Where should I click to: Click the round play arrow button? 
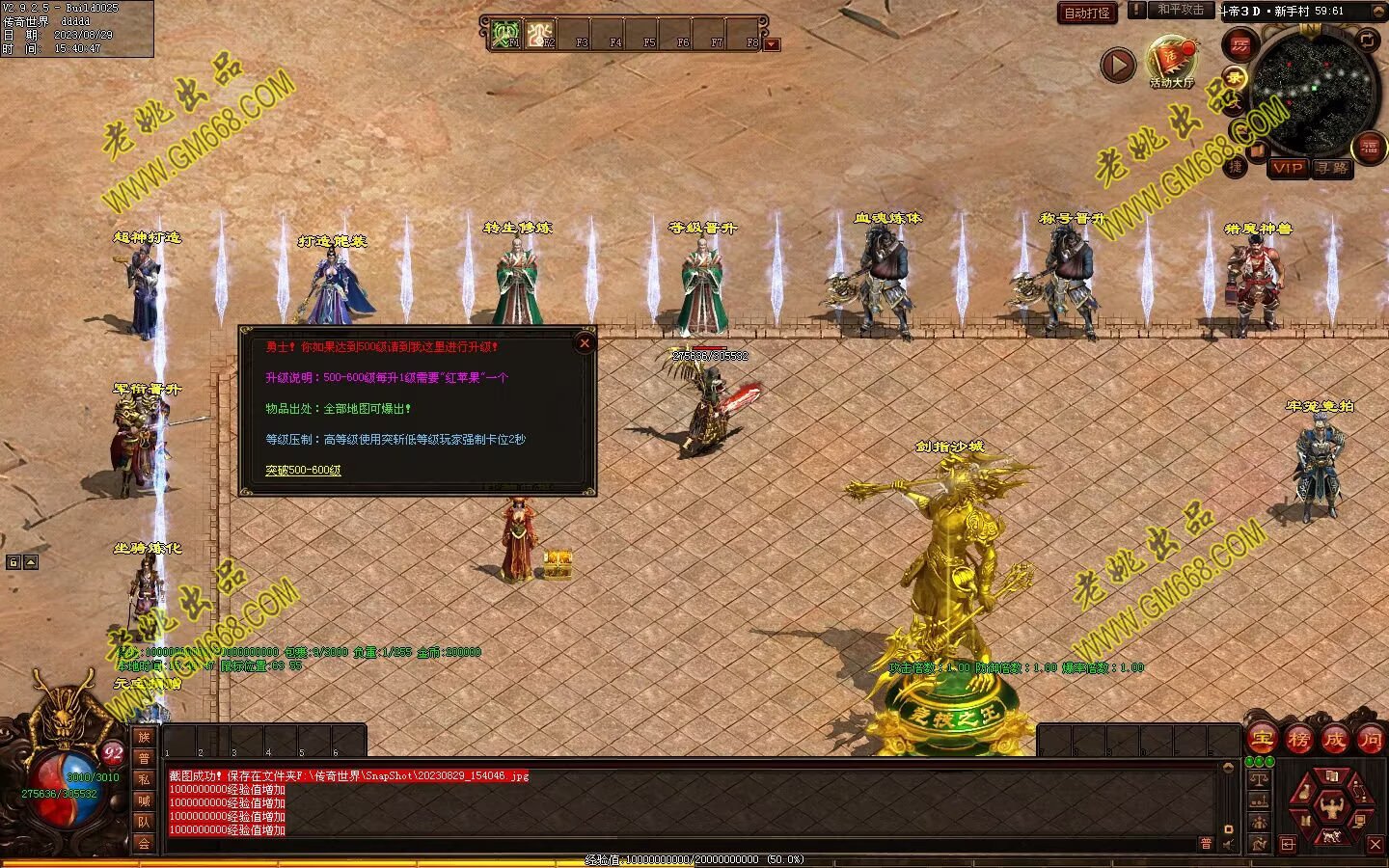coord(1118,65)
